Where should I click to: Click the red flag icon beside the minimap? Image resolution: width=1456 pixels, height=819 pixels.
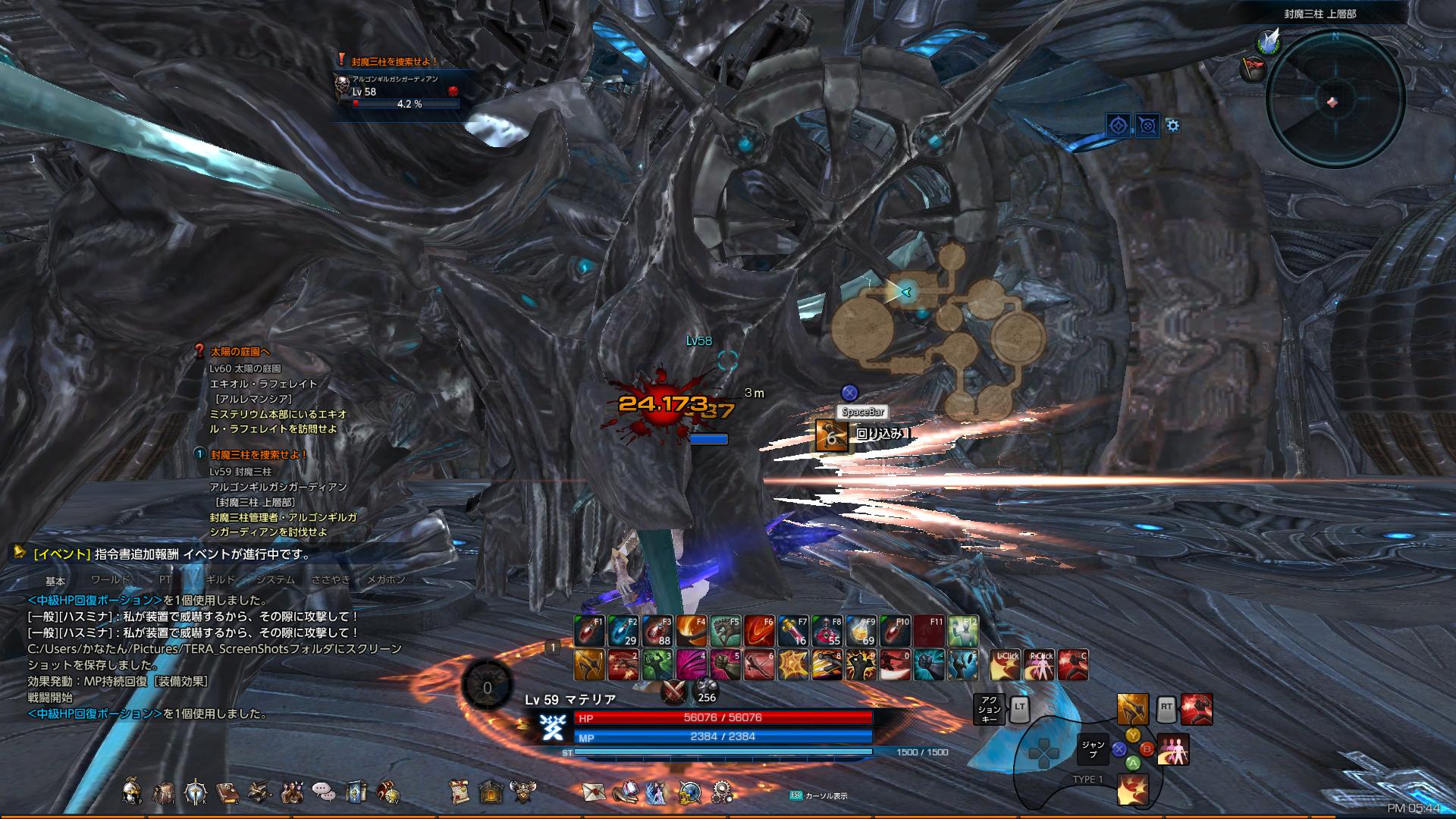coord(1251,70)
